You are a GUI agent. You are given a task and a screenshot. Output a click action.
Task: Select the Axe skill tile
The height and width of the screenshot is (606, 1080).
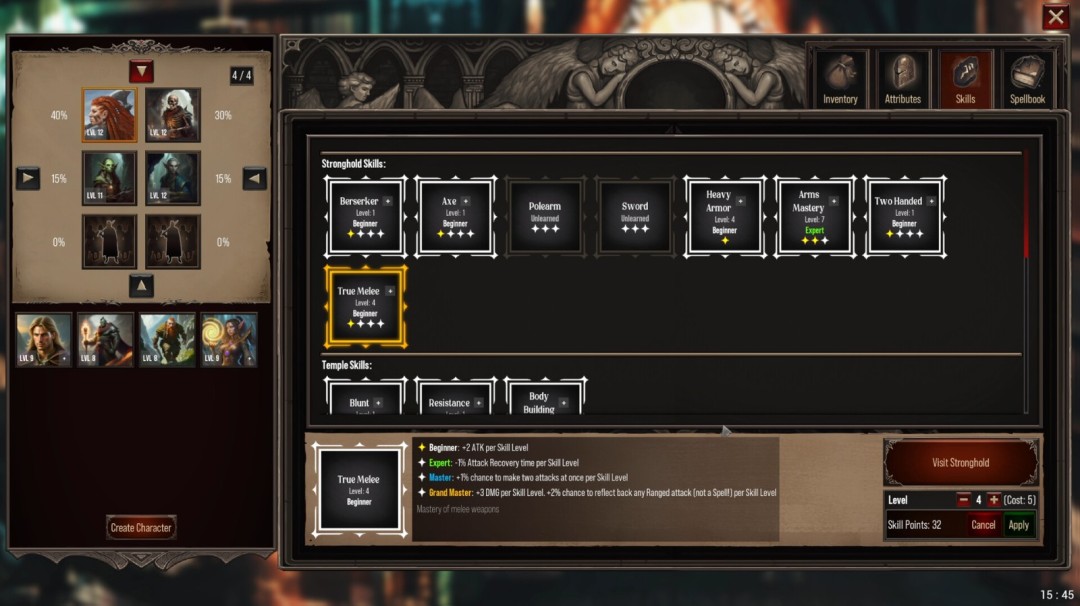click(455, 217)
